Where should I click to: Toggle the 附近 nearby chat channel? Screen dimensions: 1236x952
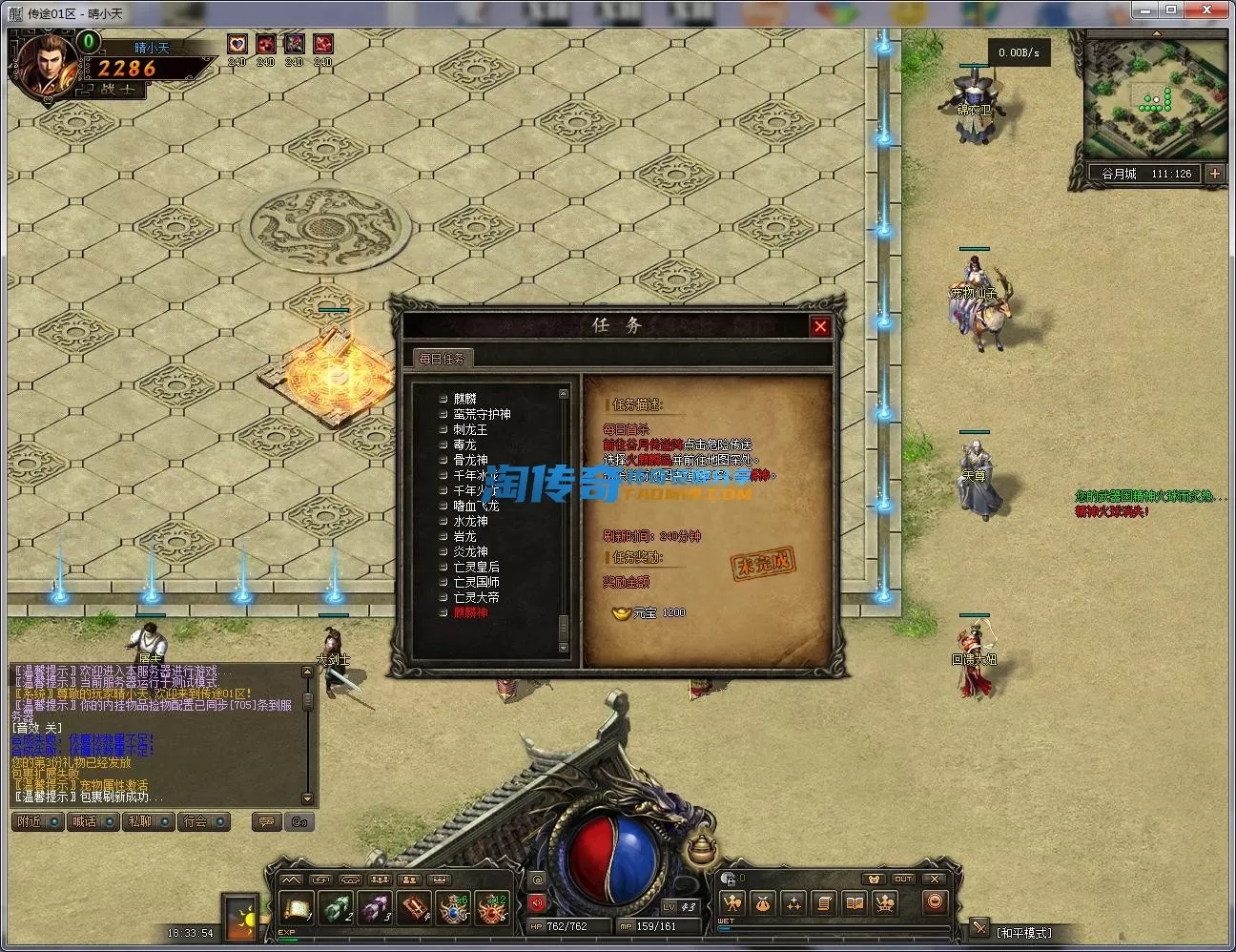coord(38,821)
